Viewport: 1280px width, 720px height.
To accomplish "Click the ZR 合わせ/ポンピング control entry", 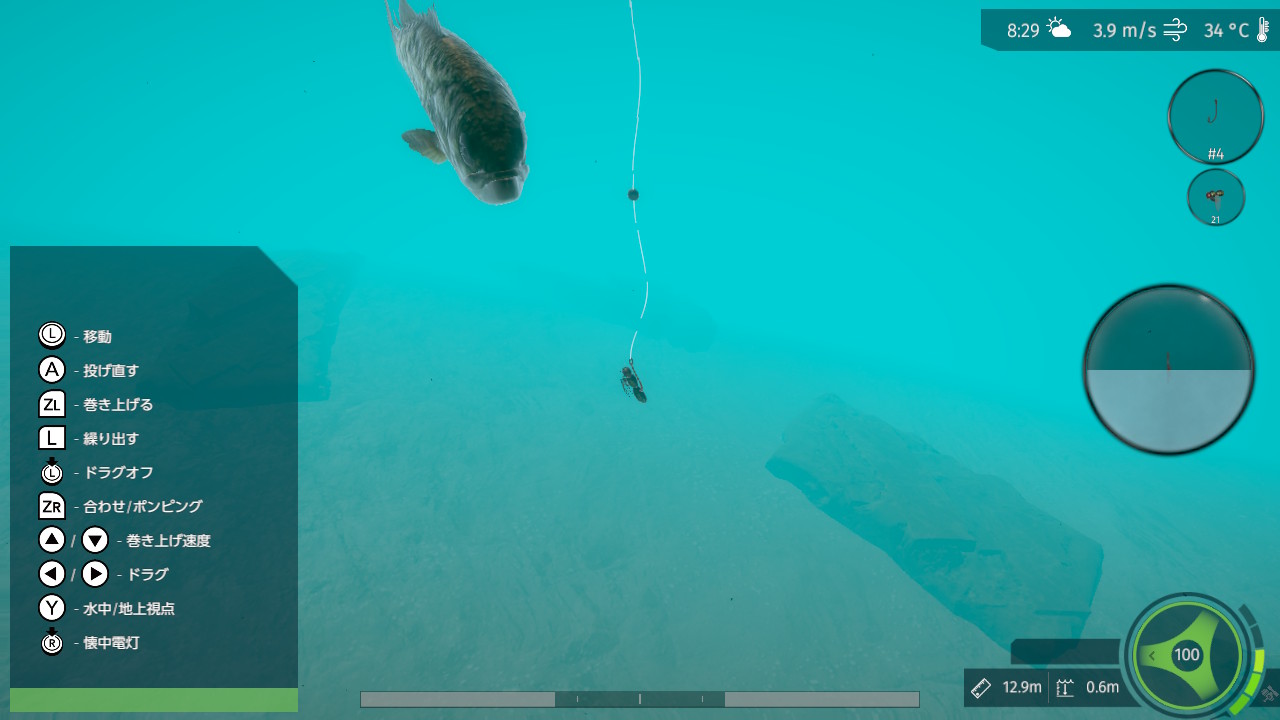I will click(x=51, y=506).
